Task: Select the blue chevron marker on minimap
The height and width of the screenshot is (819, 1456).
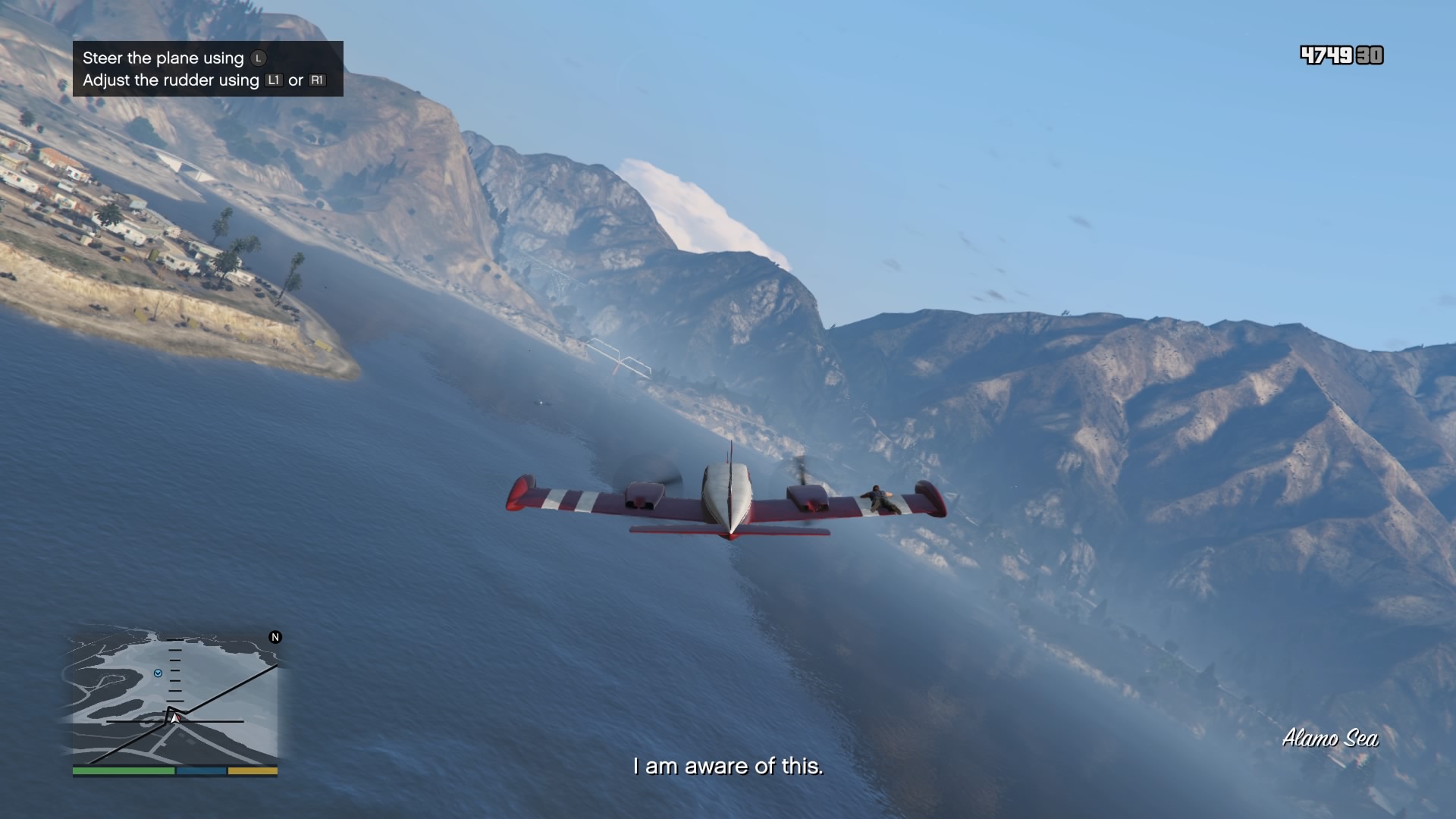Action: click(158, 673)
